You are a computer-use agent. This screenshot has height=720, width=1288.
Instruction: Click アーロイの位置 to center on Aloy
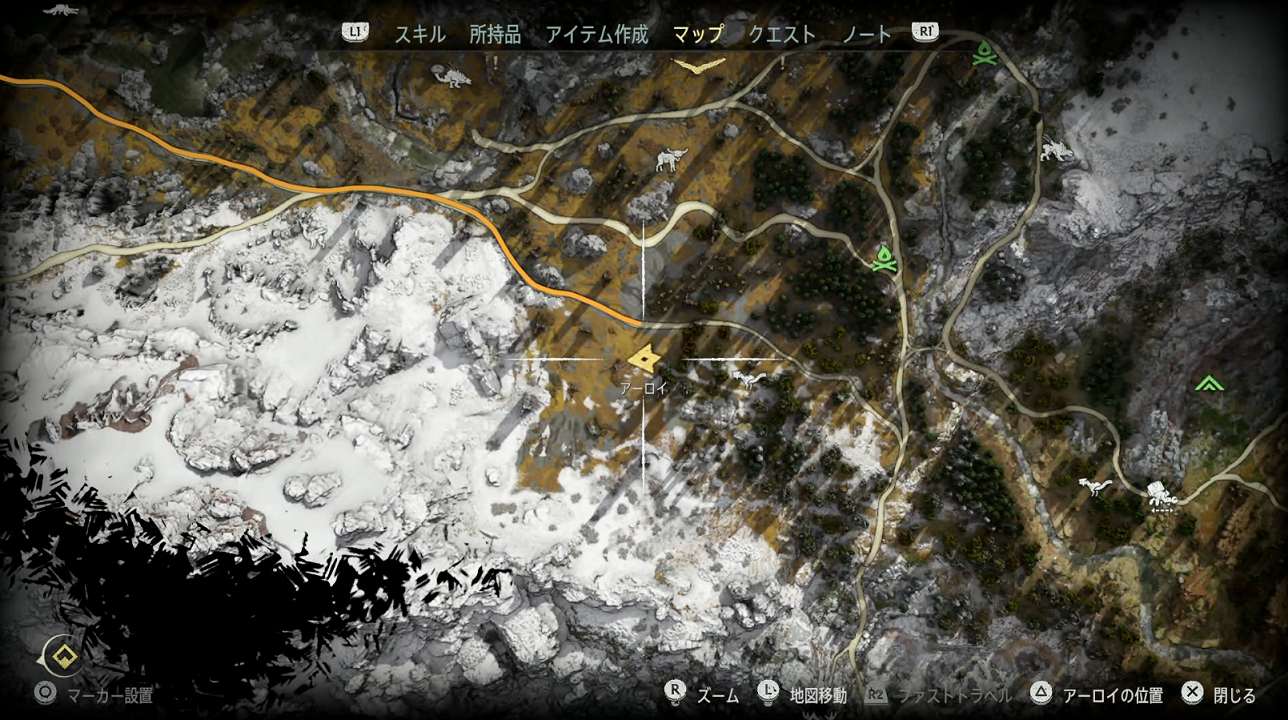(x=1115, y=693)
